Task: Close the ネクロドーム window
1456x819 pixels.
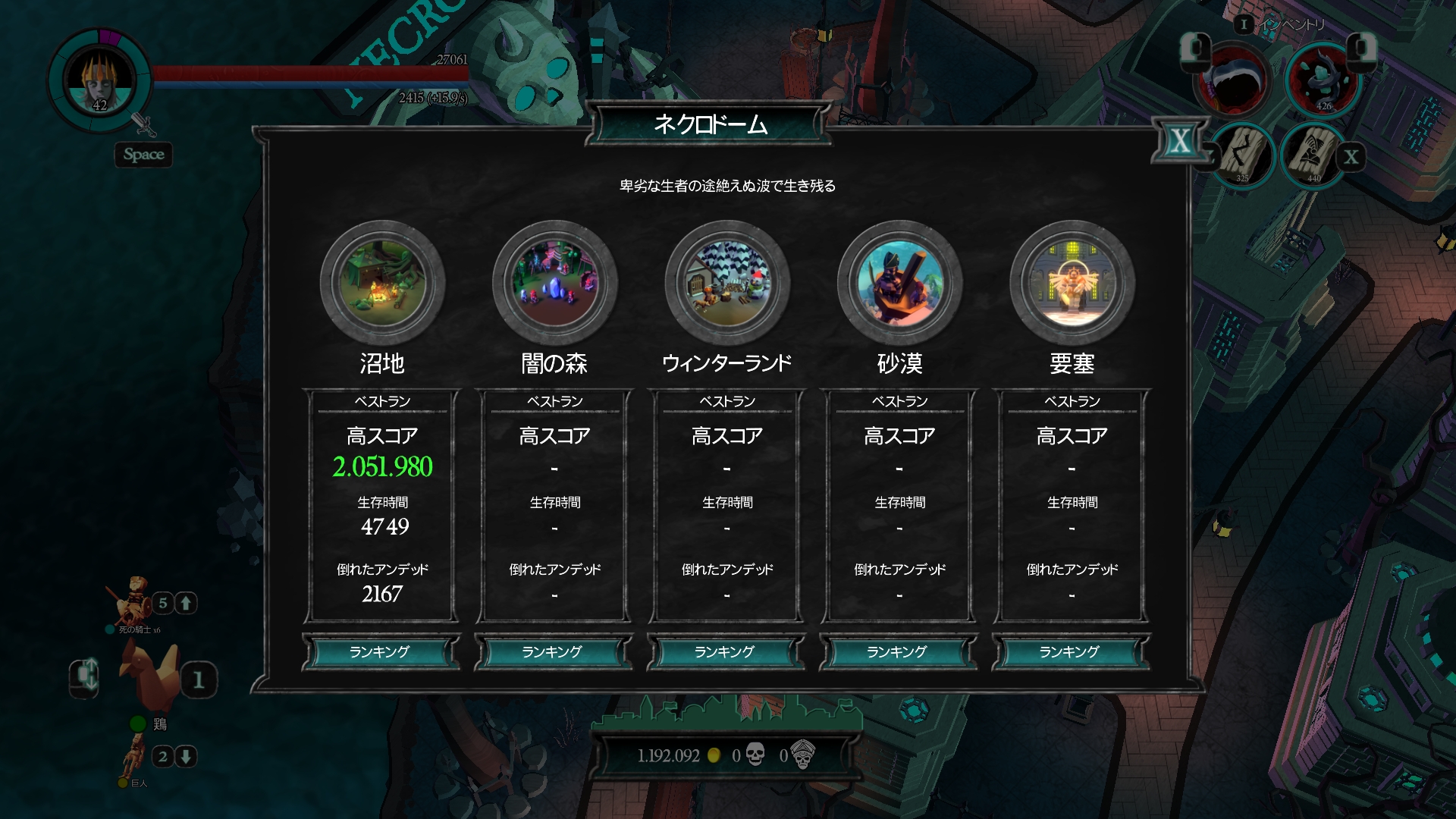Action: click(1179, 141)
